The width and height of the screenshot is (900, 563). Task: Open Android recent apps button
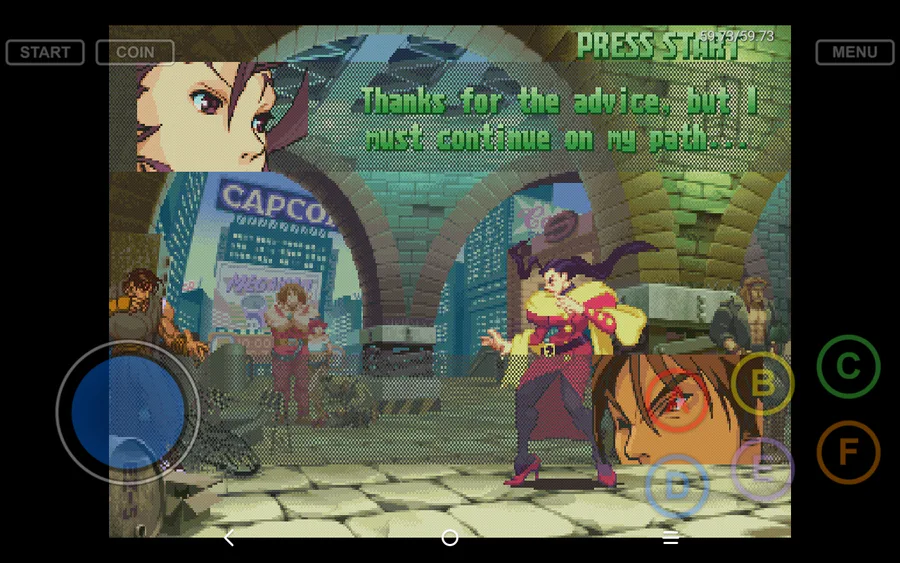[670, 538]
